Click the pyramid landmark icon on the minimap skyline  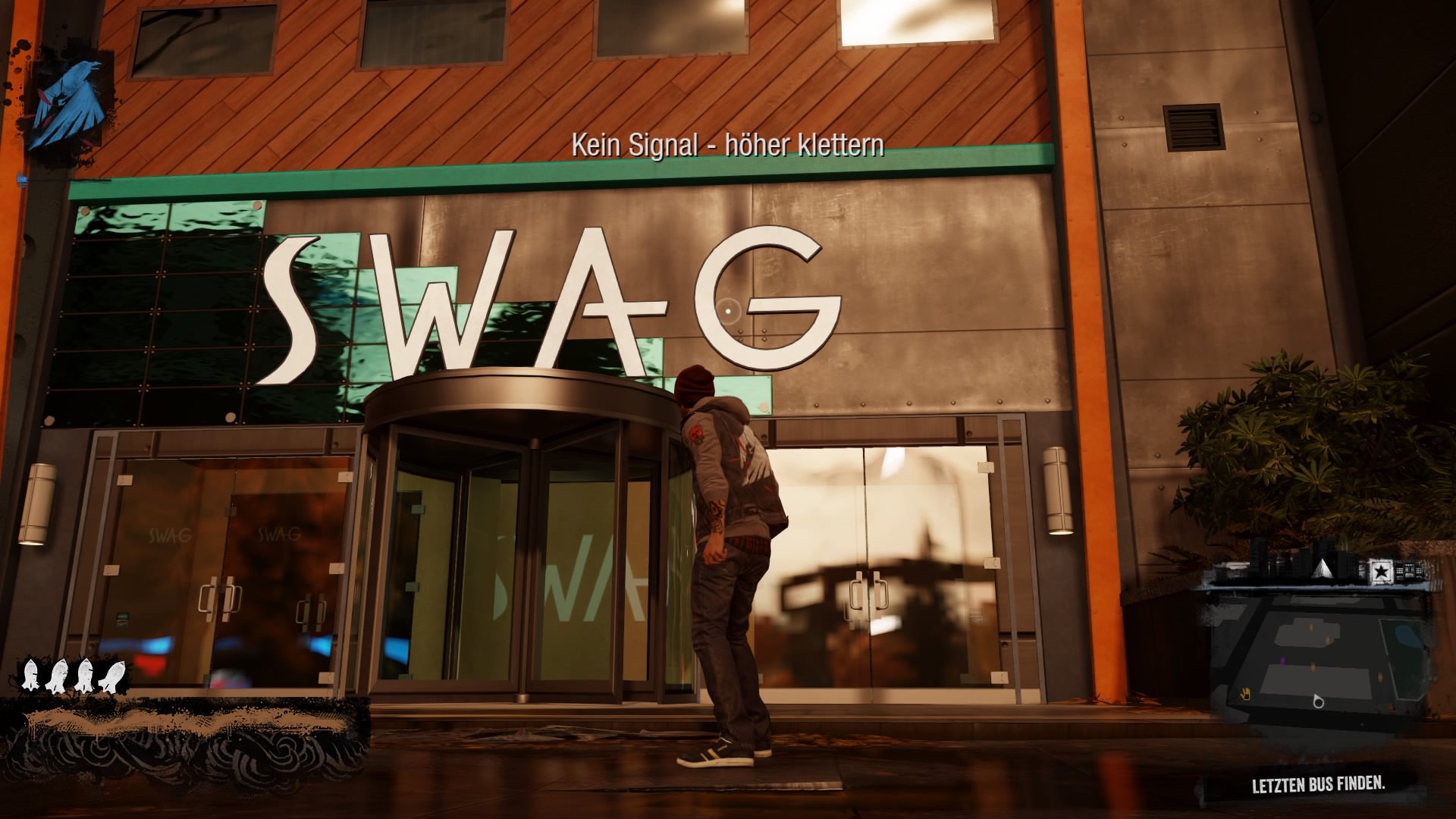point(1323,569)
